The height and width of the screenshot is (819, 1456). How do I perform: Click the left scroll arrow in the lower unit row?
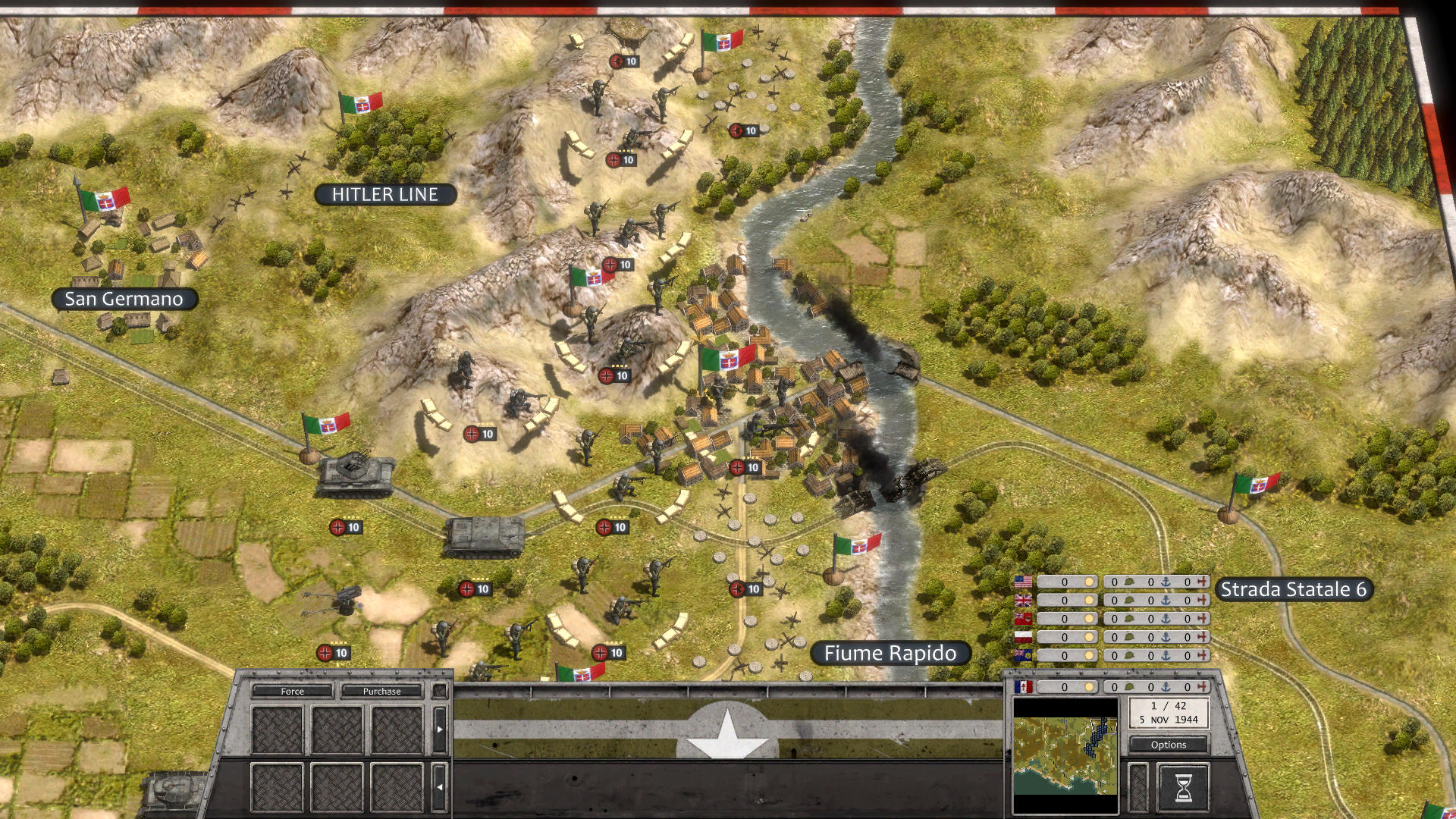click(440, 787)
